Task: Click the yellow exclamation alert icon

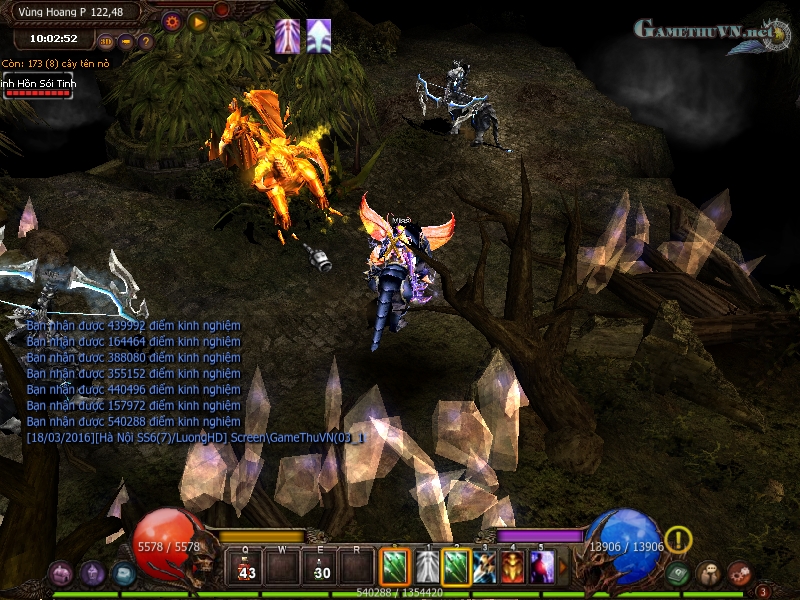Action: 678,540
